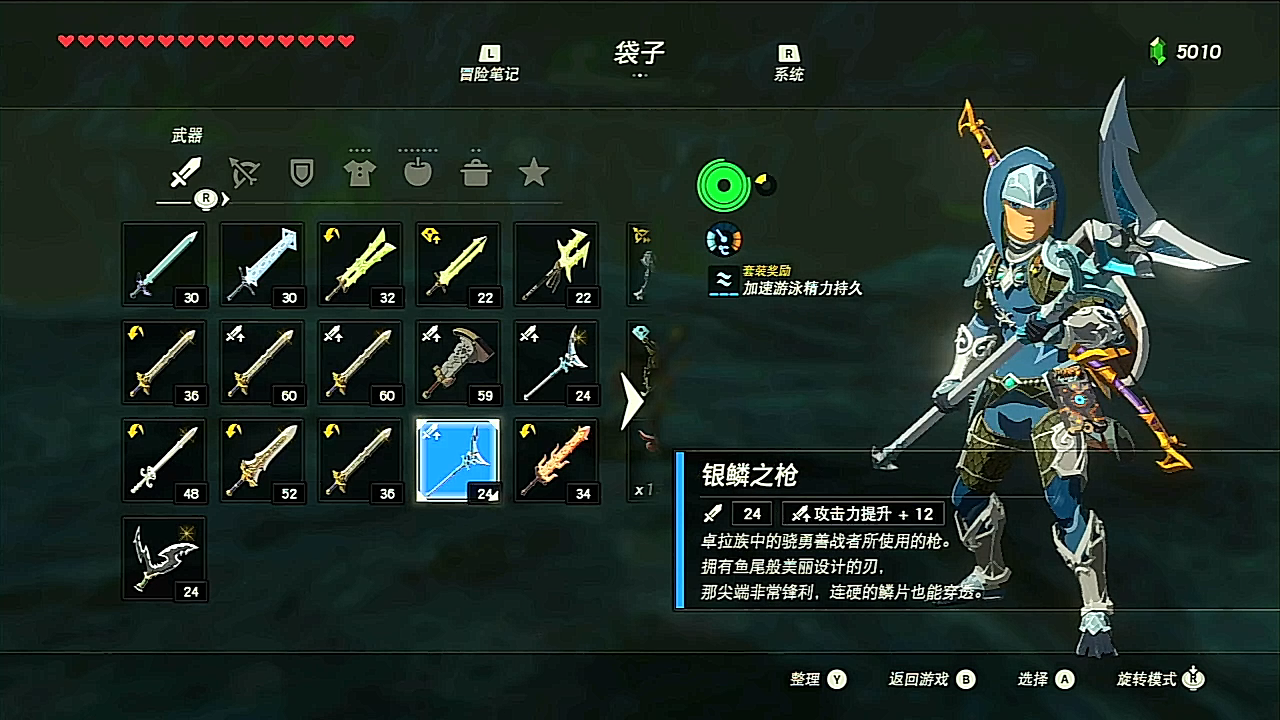Click the 整理 sort option
Viewport: 1280px width, 720px height.
(818, 679)
